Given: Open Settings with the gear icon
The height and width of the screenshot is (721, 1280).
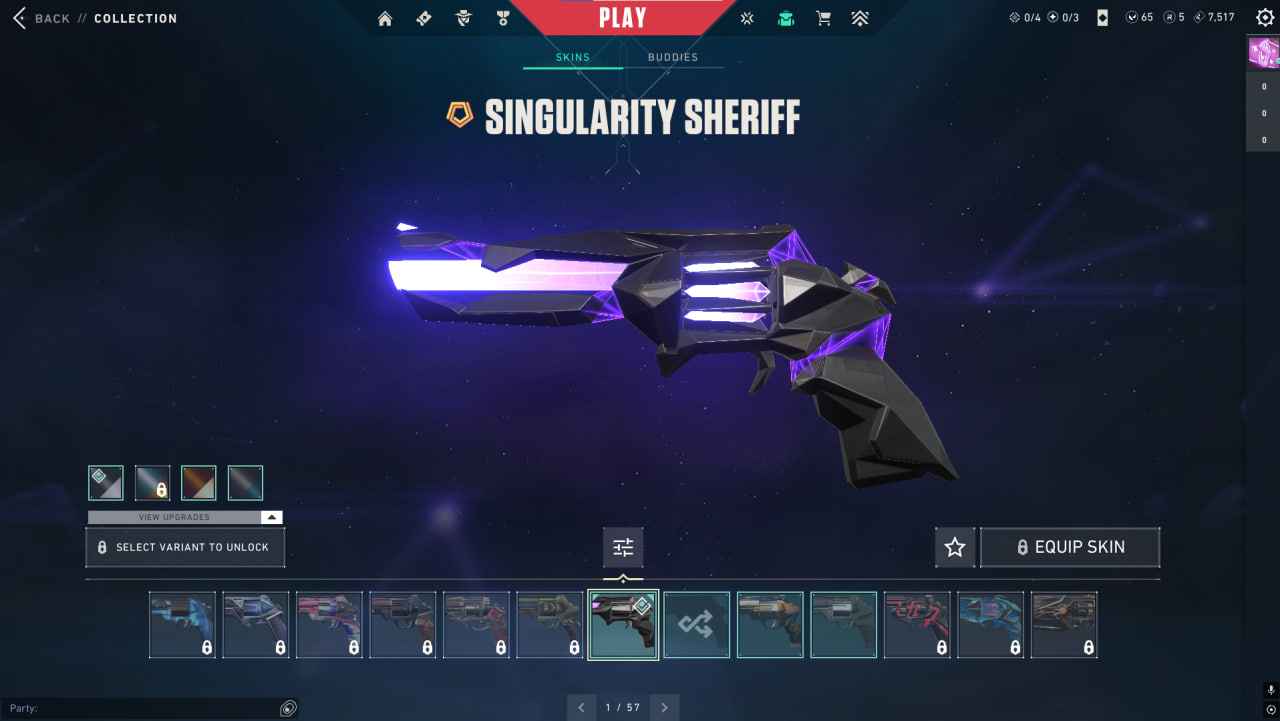Looking at the screenshot, I should tap(1264, 17).
